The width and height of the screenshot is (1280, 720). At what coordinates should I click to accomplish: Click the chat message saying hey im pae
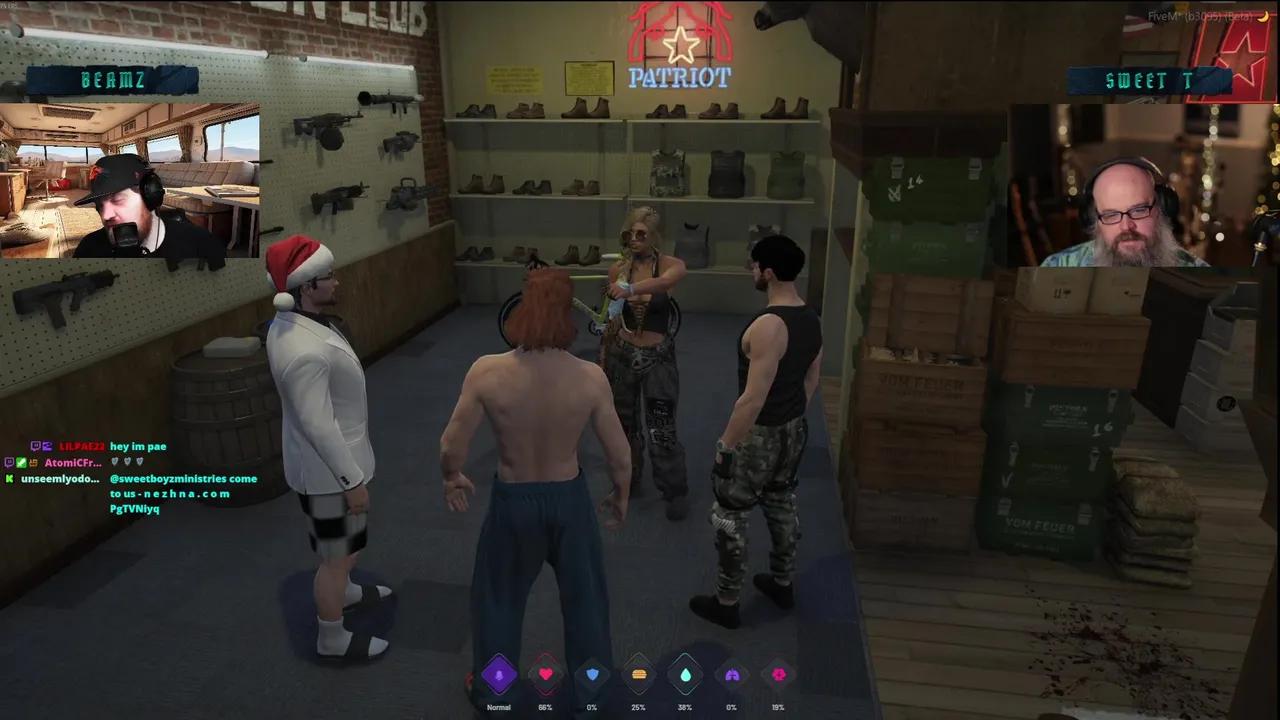(138, 447)
